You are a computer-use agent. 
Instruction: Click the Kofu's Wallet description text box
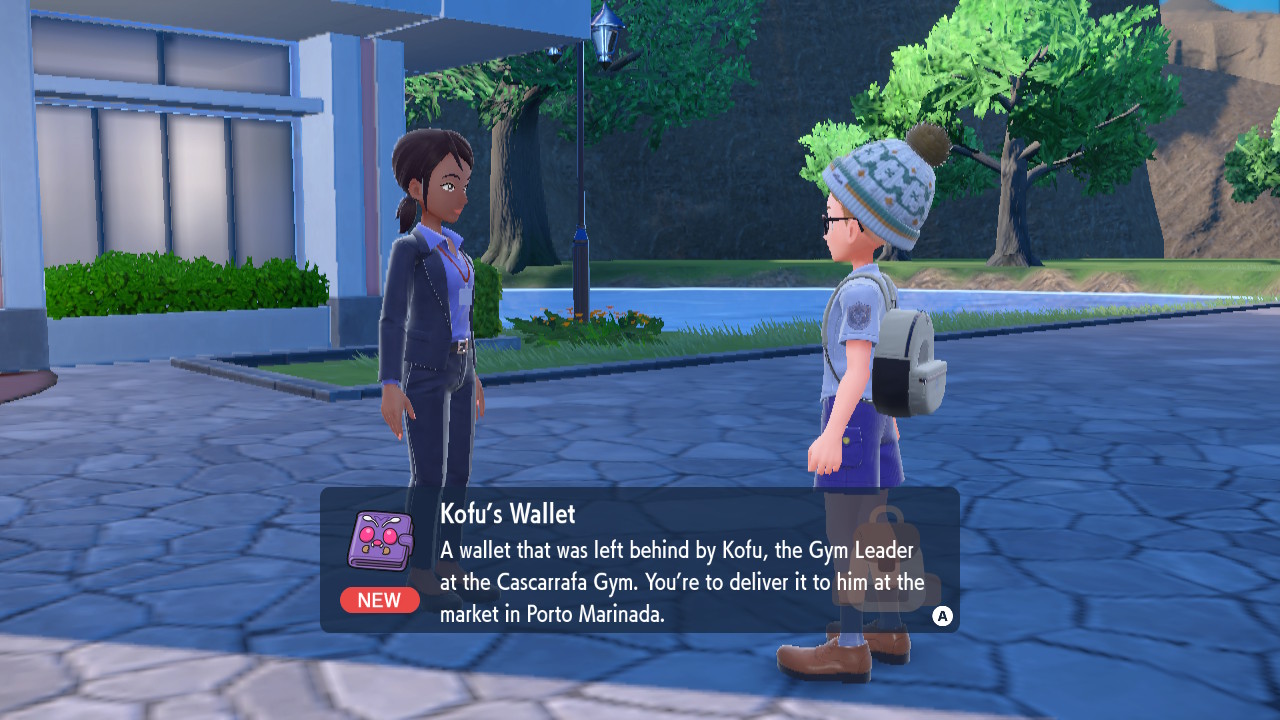click(680, 582)
